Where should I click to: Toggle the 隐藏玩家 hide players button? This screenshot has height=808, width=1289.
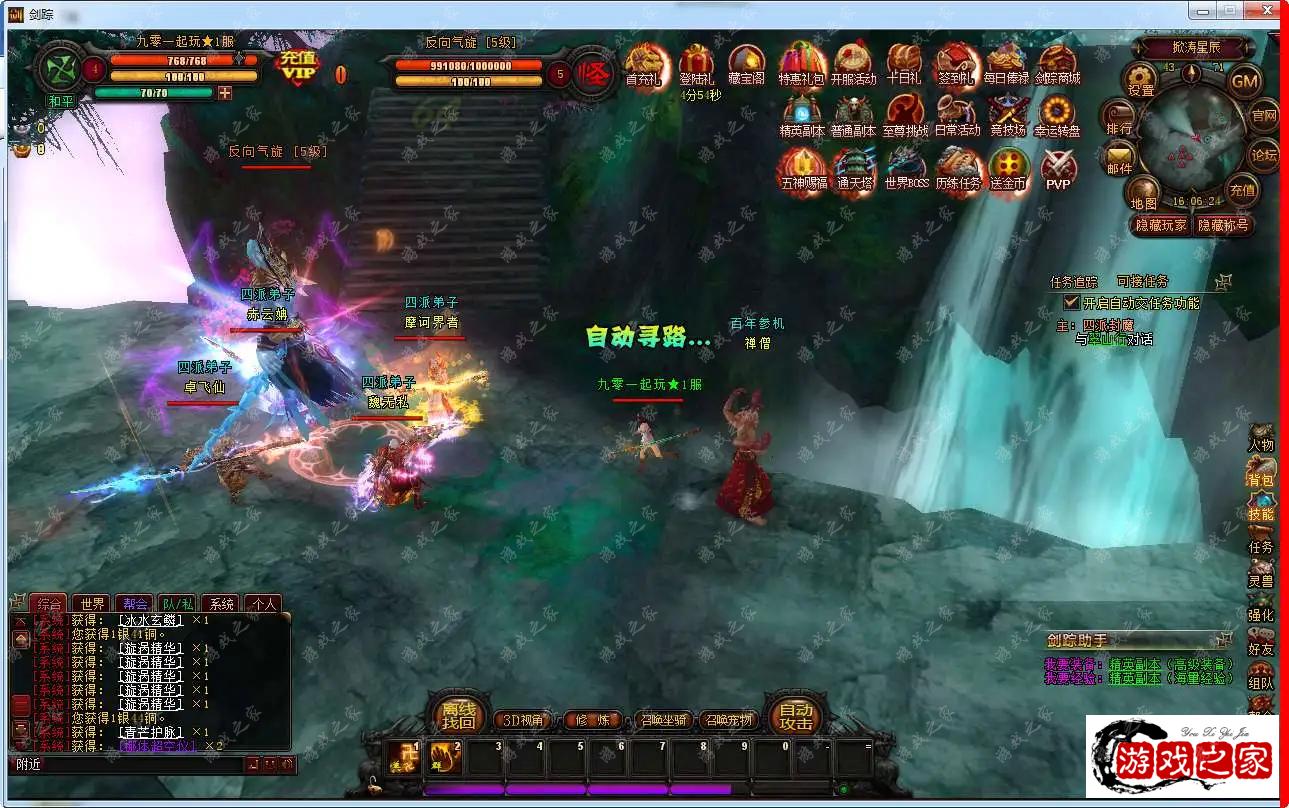coord(1160,225)
